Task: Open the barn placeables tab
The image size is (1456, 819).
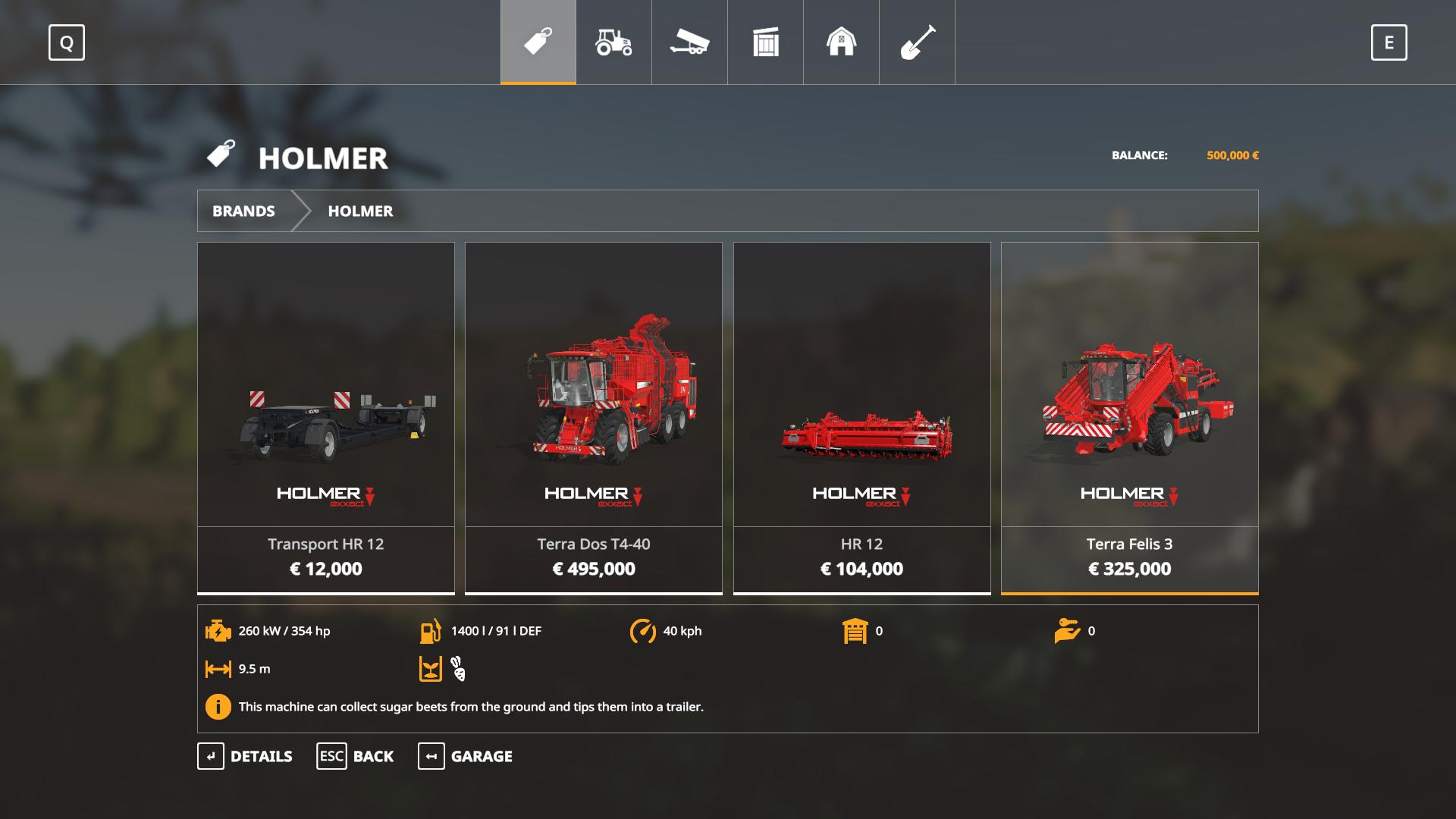Action: click(x=841, y=42)
